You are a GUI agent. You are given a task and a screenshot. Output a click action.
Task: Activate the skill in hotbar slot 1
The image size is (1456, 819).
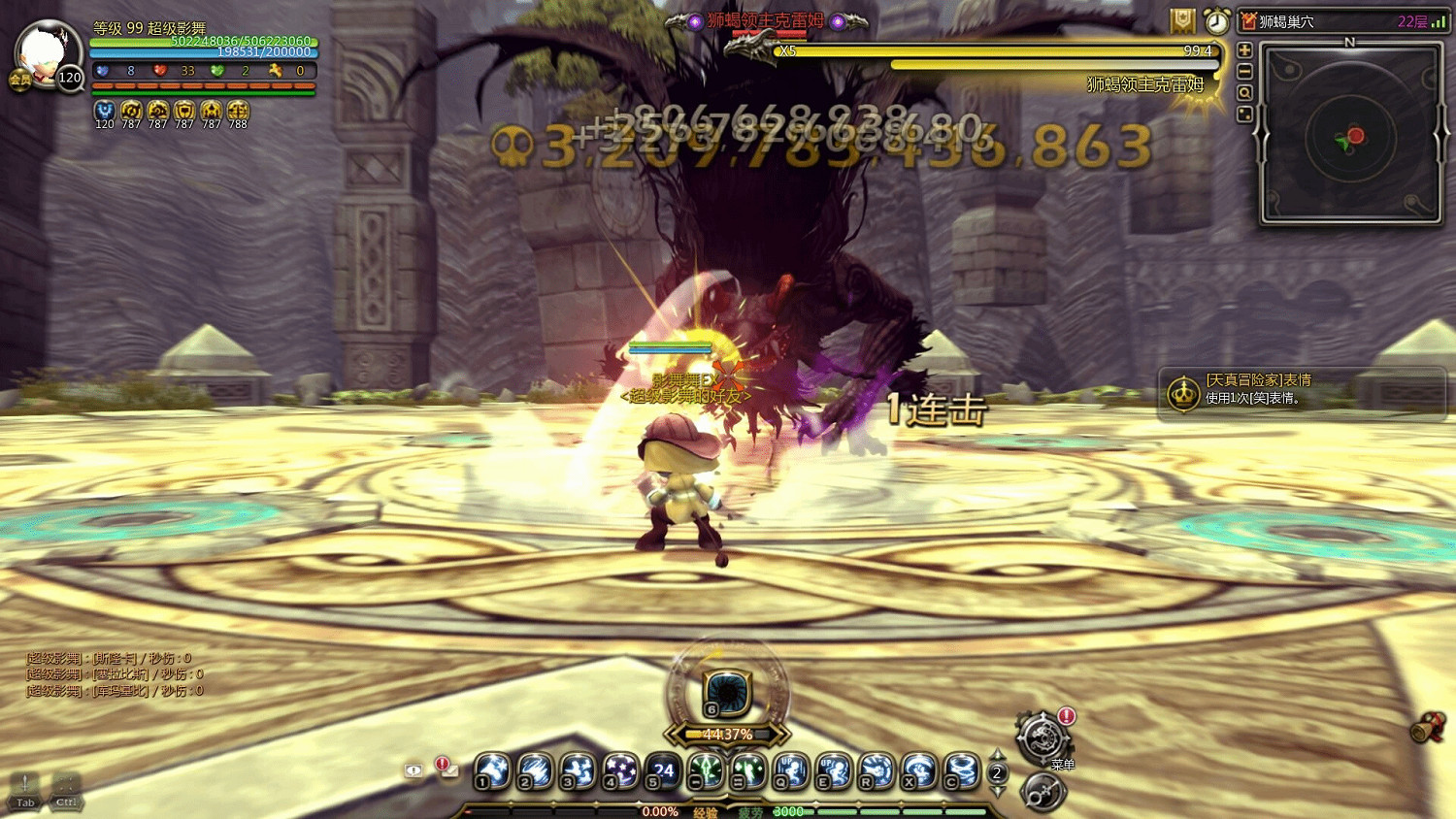coord(493,770)
